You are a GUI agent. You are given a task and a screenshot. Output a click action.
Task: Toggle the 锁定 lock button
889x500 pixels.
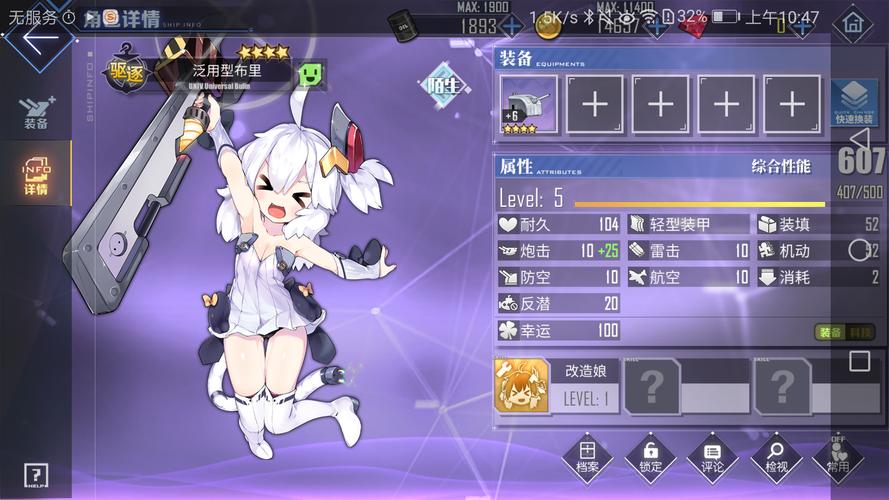click(650, 458)
